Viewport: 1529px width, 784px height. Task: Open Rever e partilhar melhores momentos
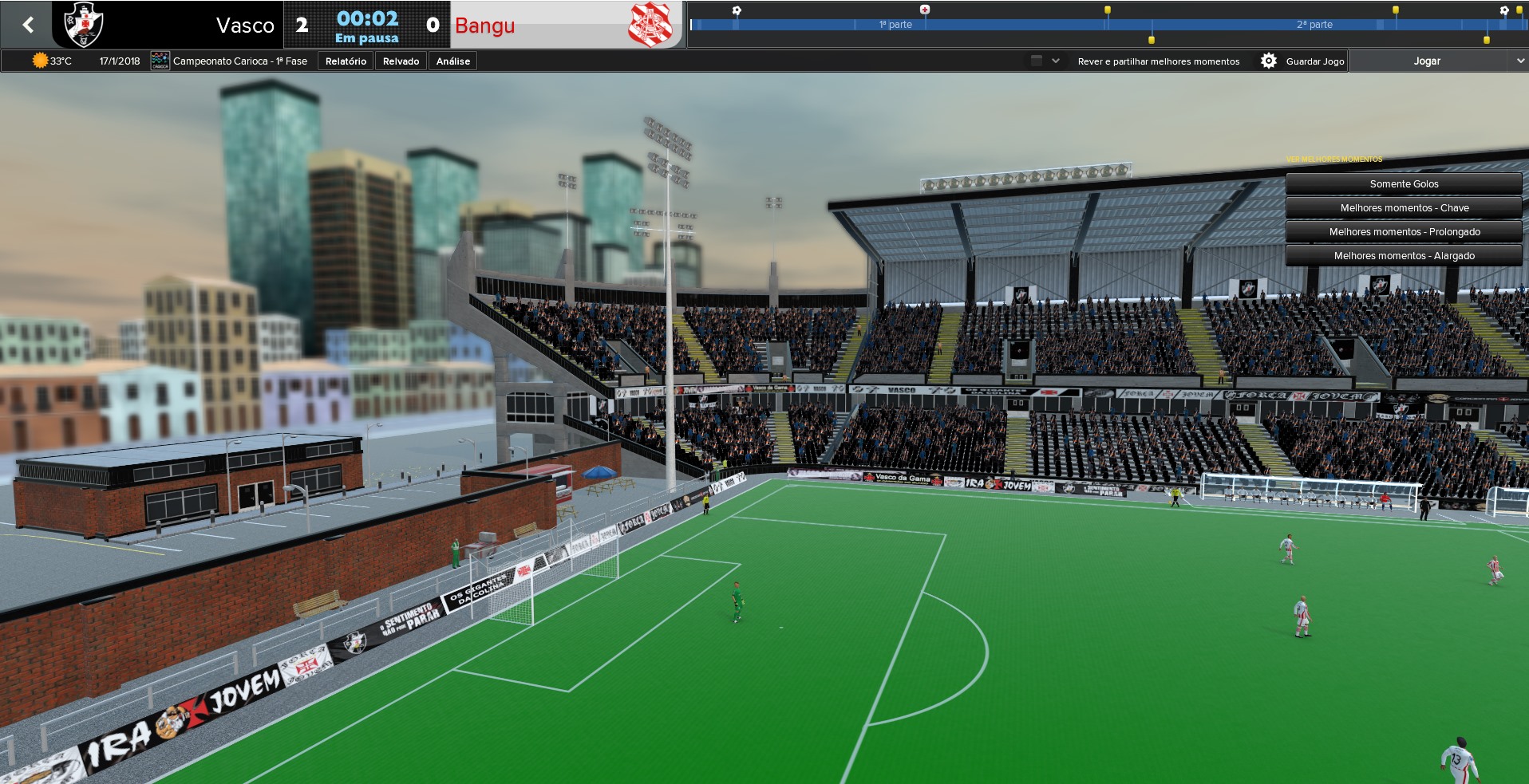(1158, 61)
